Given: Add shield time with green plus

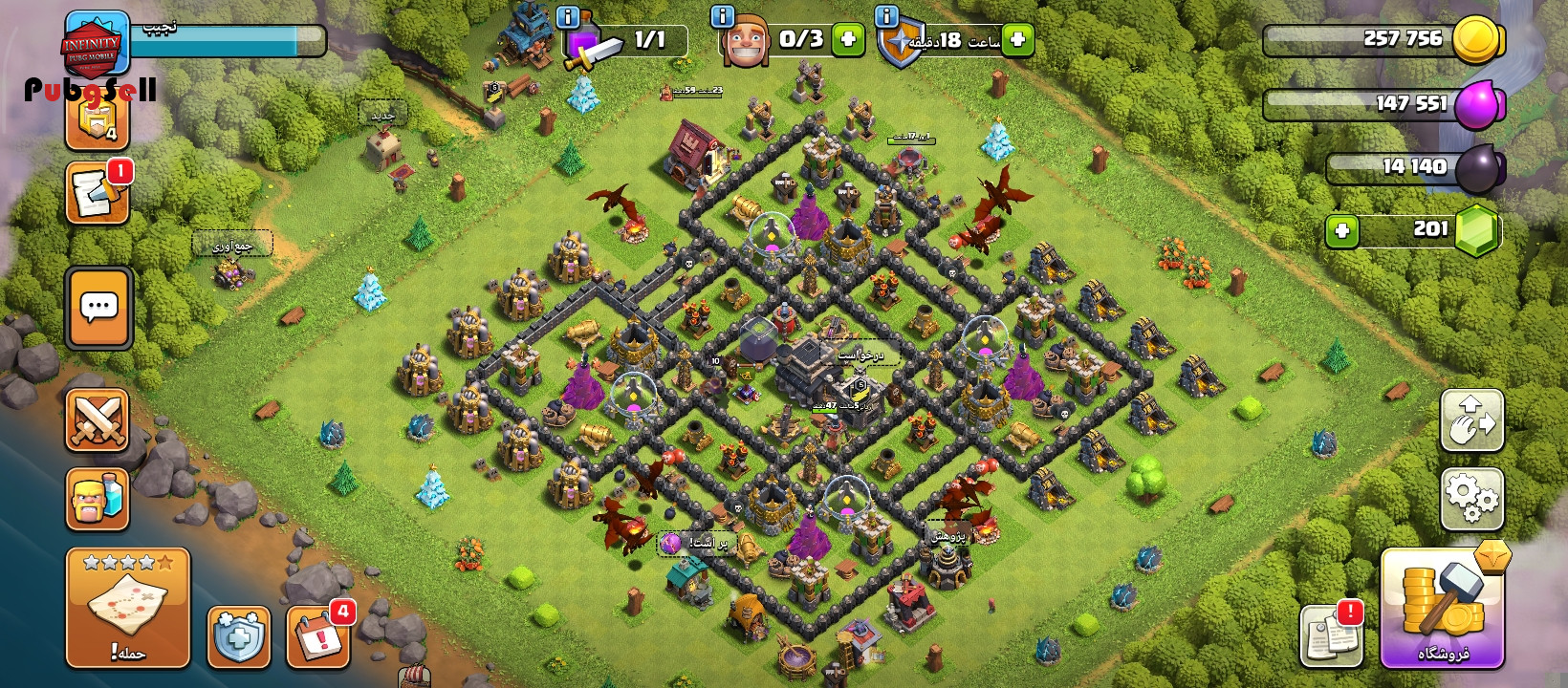Looking at the screenshot, I should pyautogui.click(x=1018, y=39).
